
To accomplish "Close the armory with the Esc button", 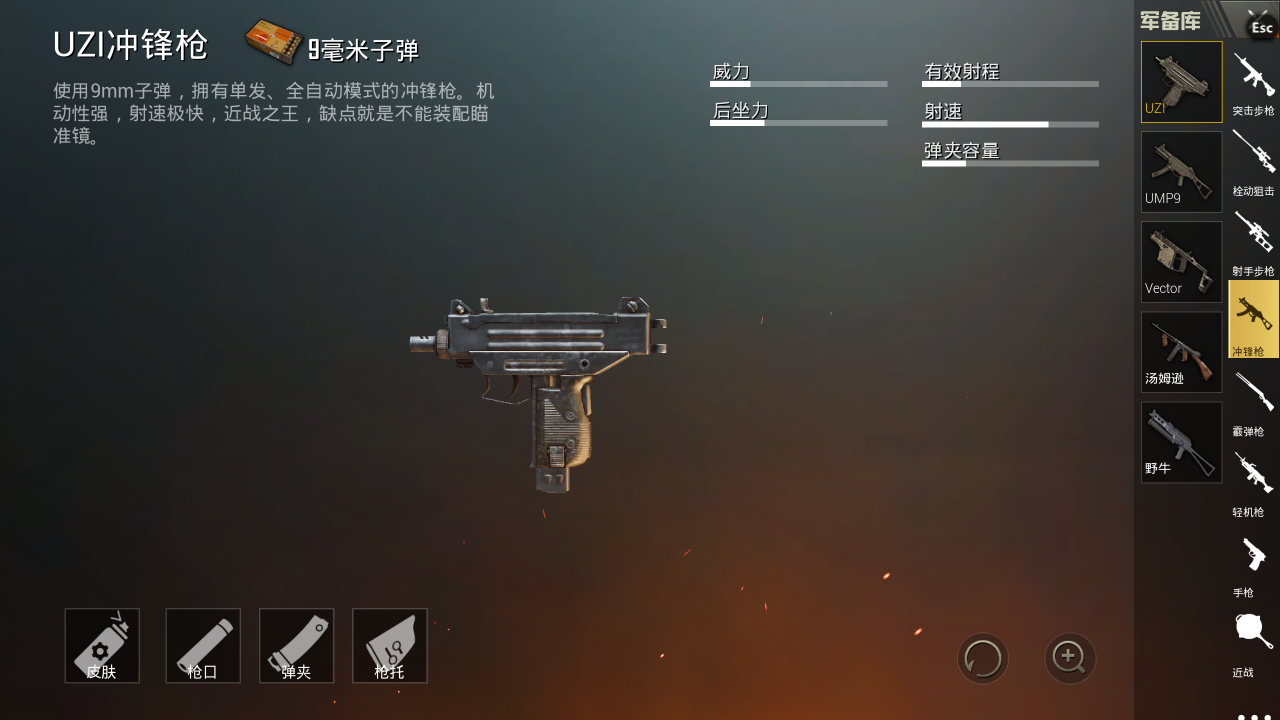I will coord(1261,25).
